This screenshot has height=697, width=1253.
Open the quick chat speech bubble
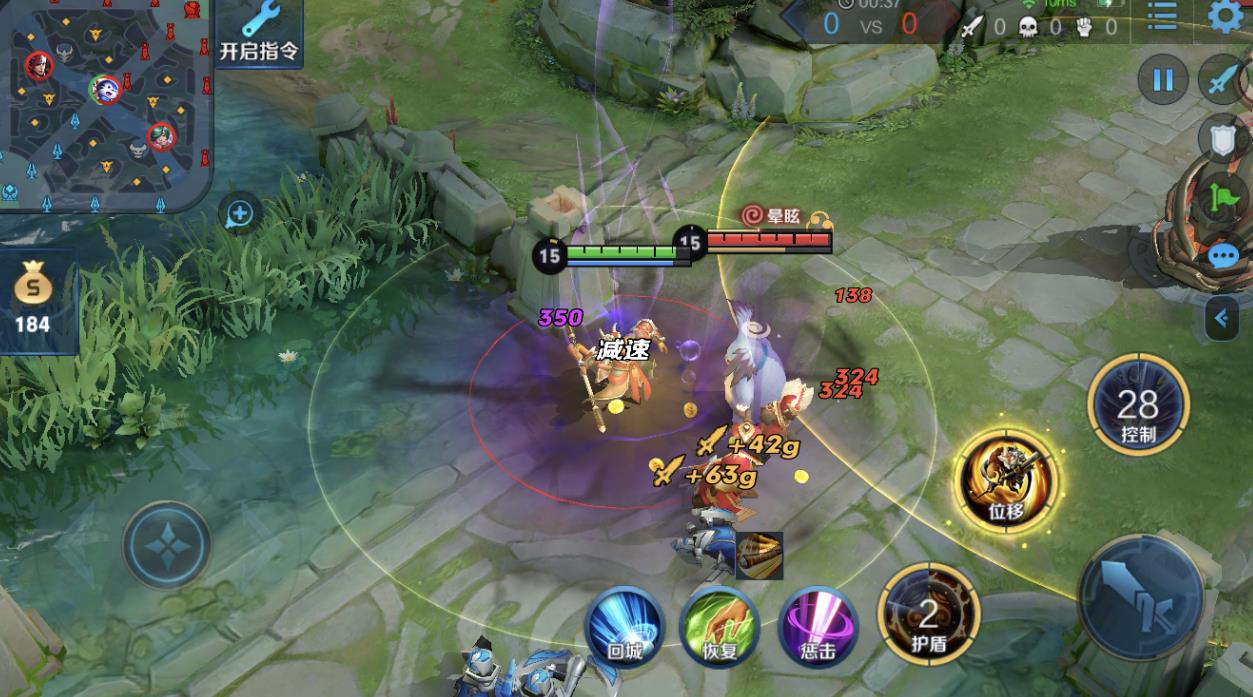1224,256
